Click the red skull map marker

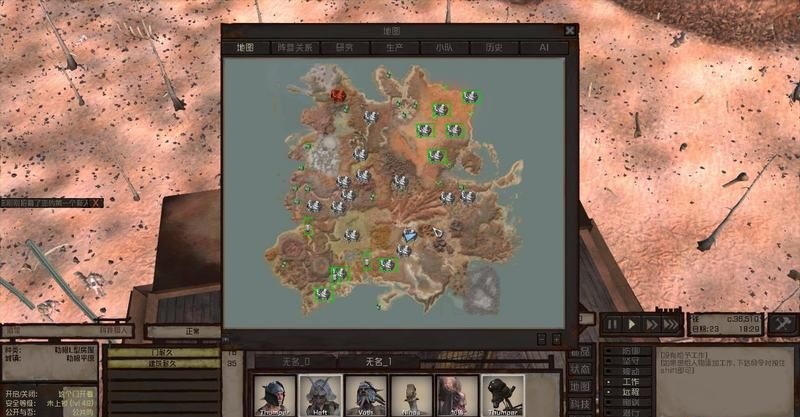coord(338,95)
